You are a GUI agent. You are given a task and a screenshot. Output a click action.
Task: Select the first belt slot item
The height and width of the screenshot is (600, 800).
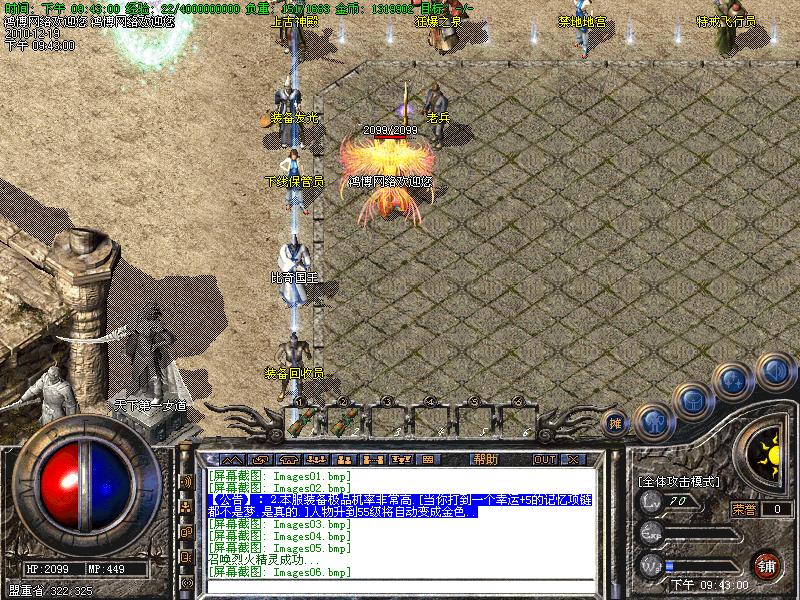click(303, 419)
